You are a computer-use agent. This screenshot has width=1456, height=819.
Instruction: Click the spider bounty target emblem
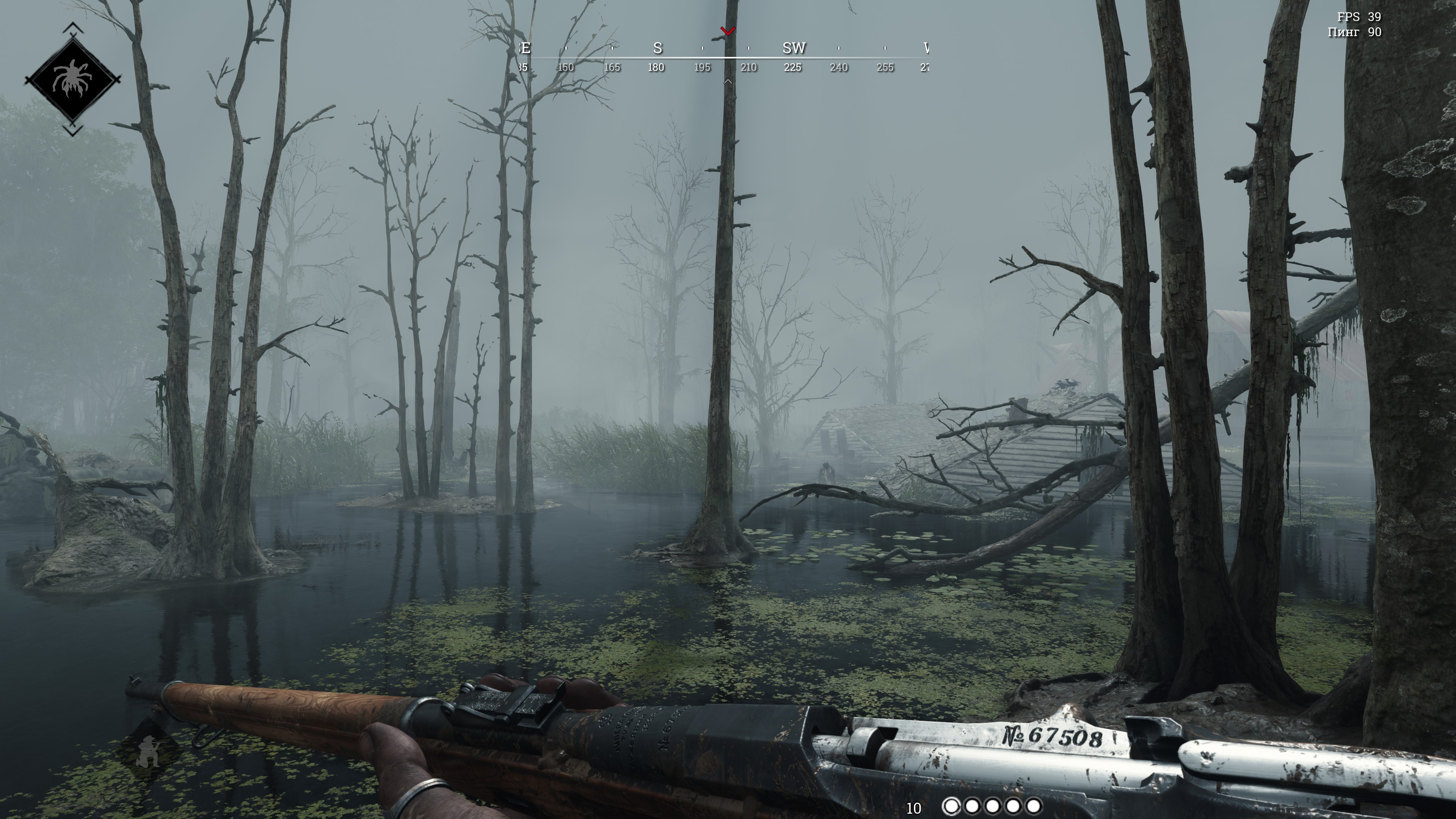click(72, 80)
